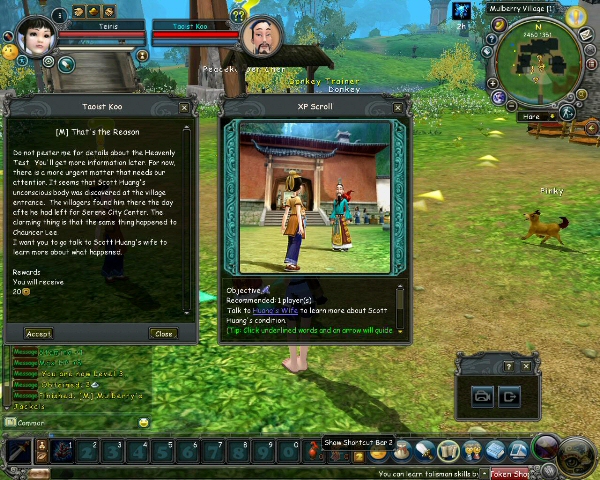The image size is (600, 480).
Task: Close the small panel at lower right
Action: coord(526,366)
